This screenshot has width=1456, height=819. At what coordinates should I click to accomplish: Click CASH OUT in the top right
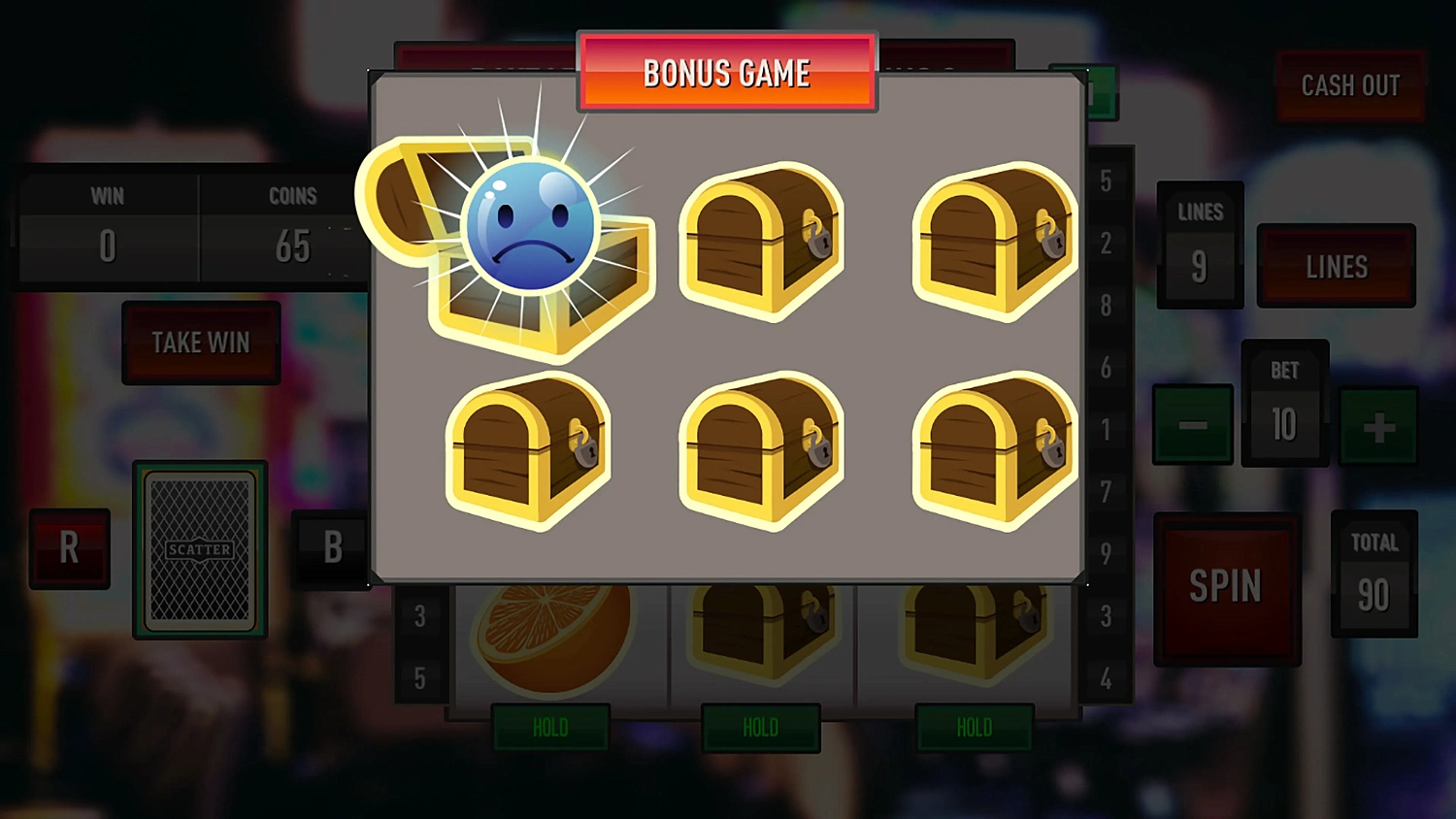click(x=1350, y=85)
